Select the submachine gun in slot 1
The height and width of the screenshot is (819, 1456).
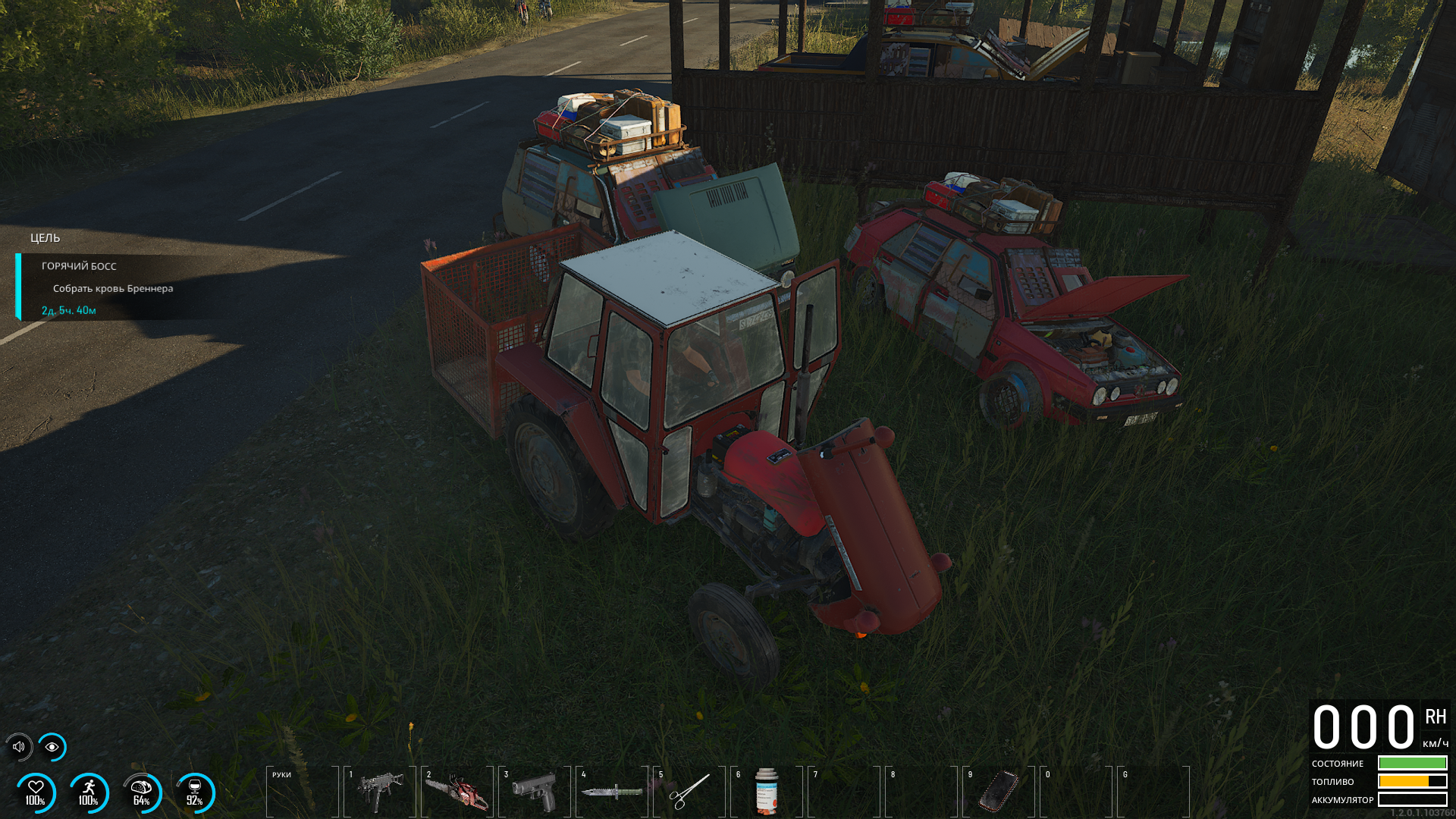(x=380, y=792)
